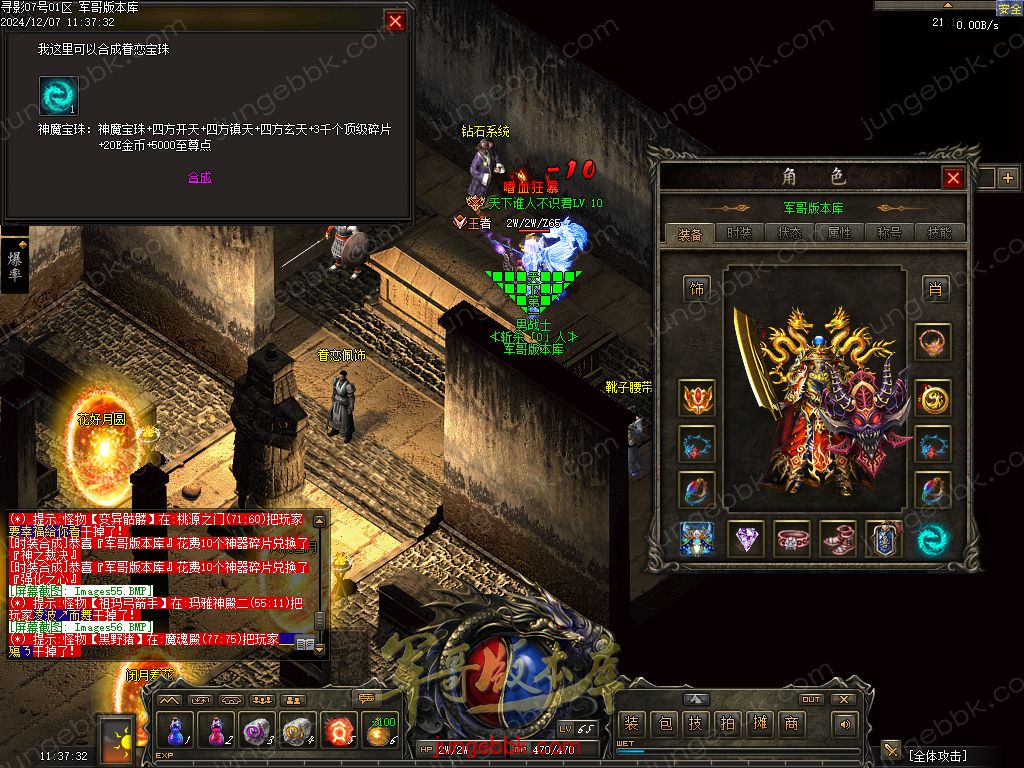The width and height of the screenshot is (1024, 768).
Task: Open the 状态 status tab
Action: [790, 233]
